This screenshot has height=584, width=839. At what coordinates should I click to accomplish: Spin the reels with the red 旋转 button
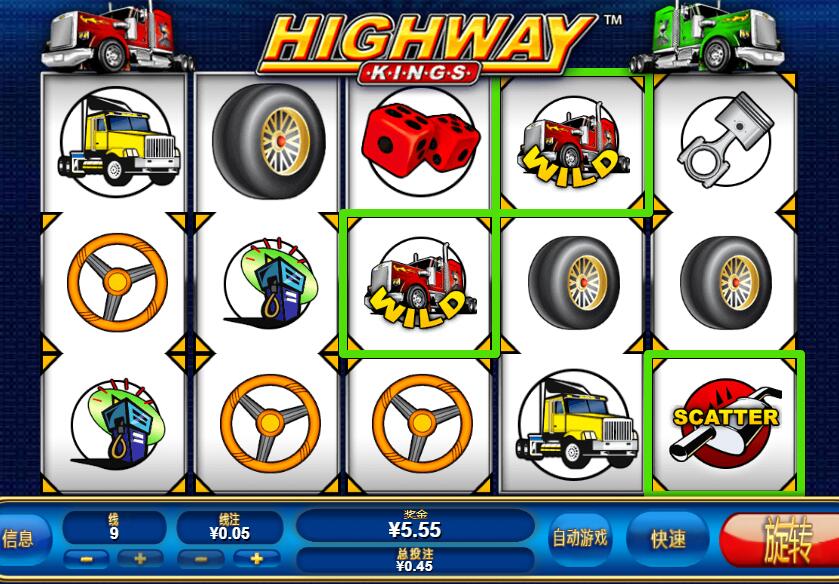785,540
